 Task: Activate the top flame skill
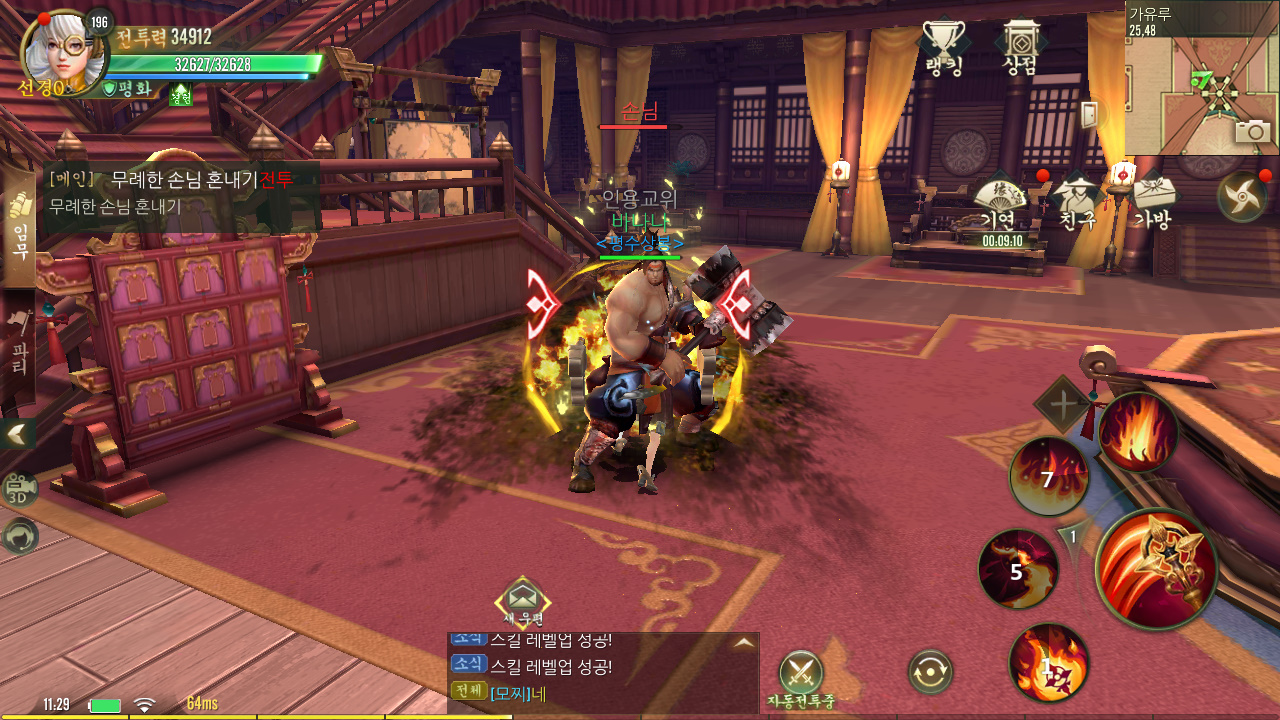click(x=1138, y=432)
